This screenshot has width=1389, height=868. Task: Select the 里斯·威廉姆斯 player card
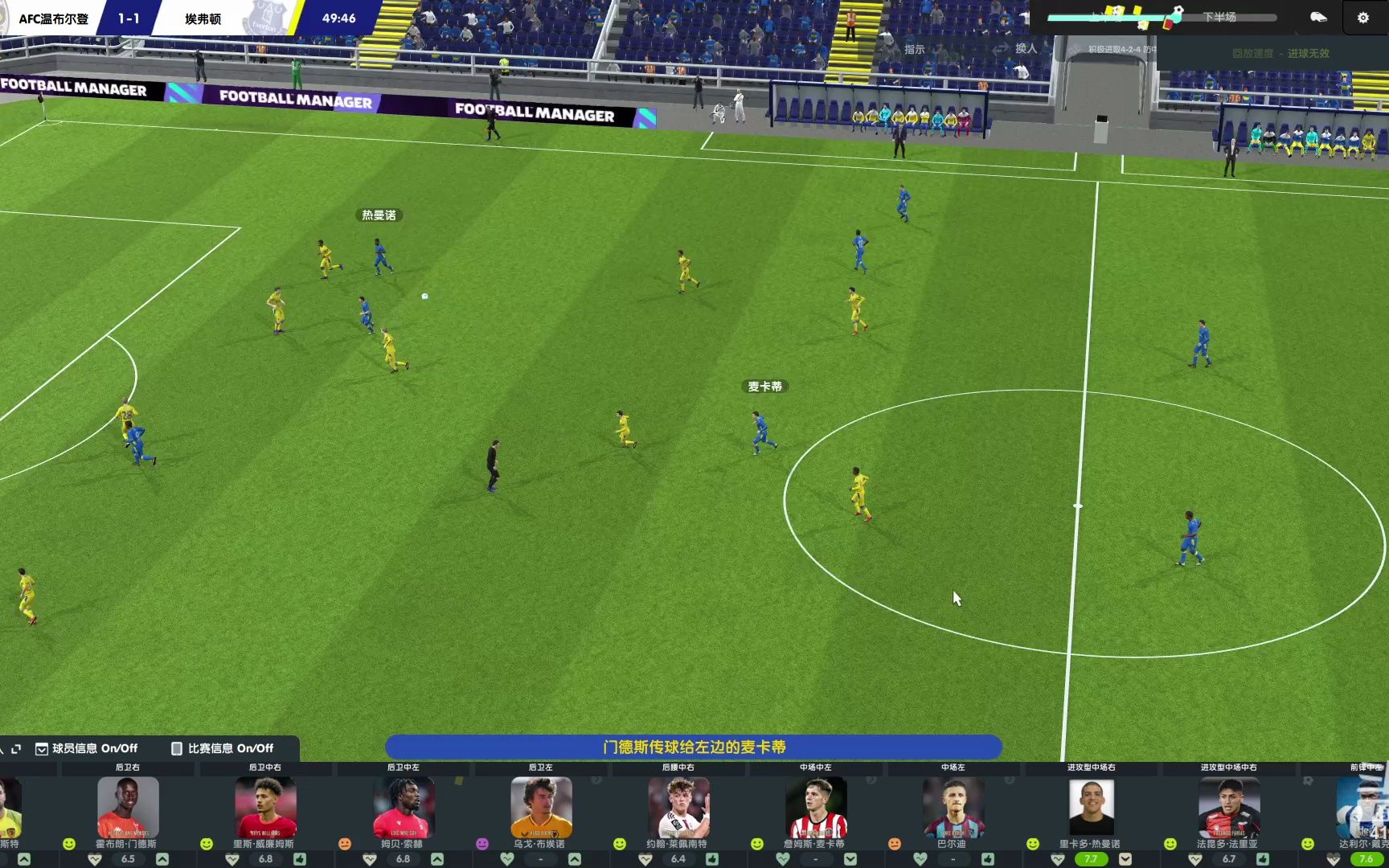264,808
